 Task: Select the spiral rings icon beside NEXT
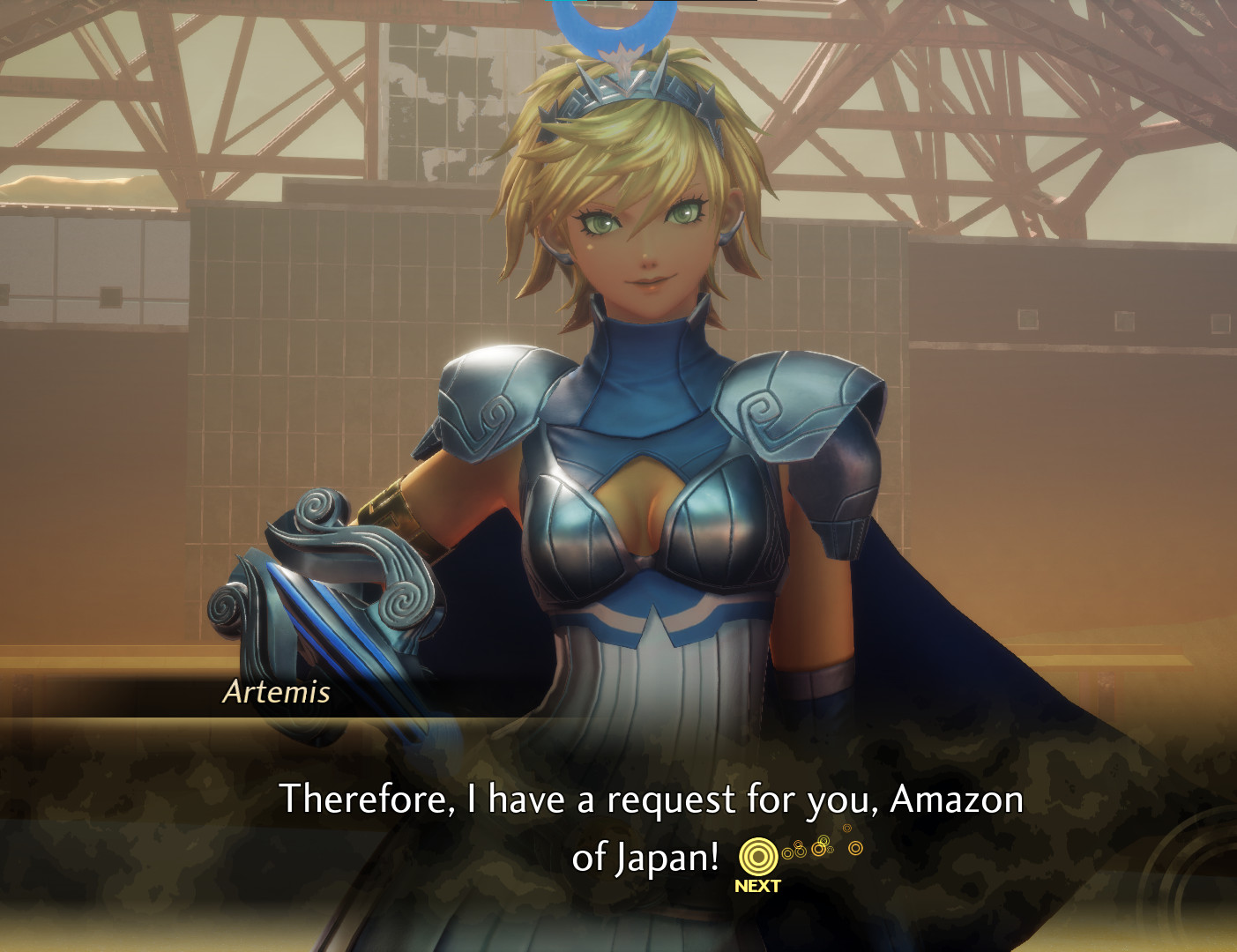759,853
